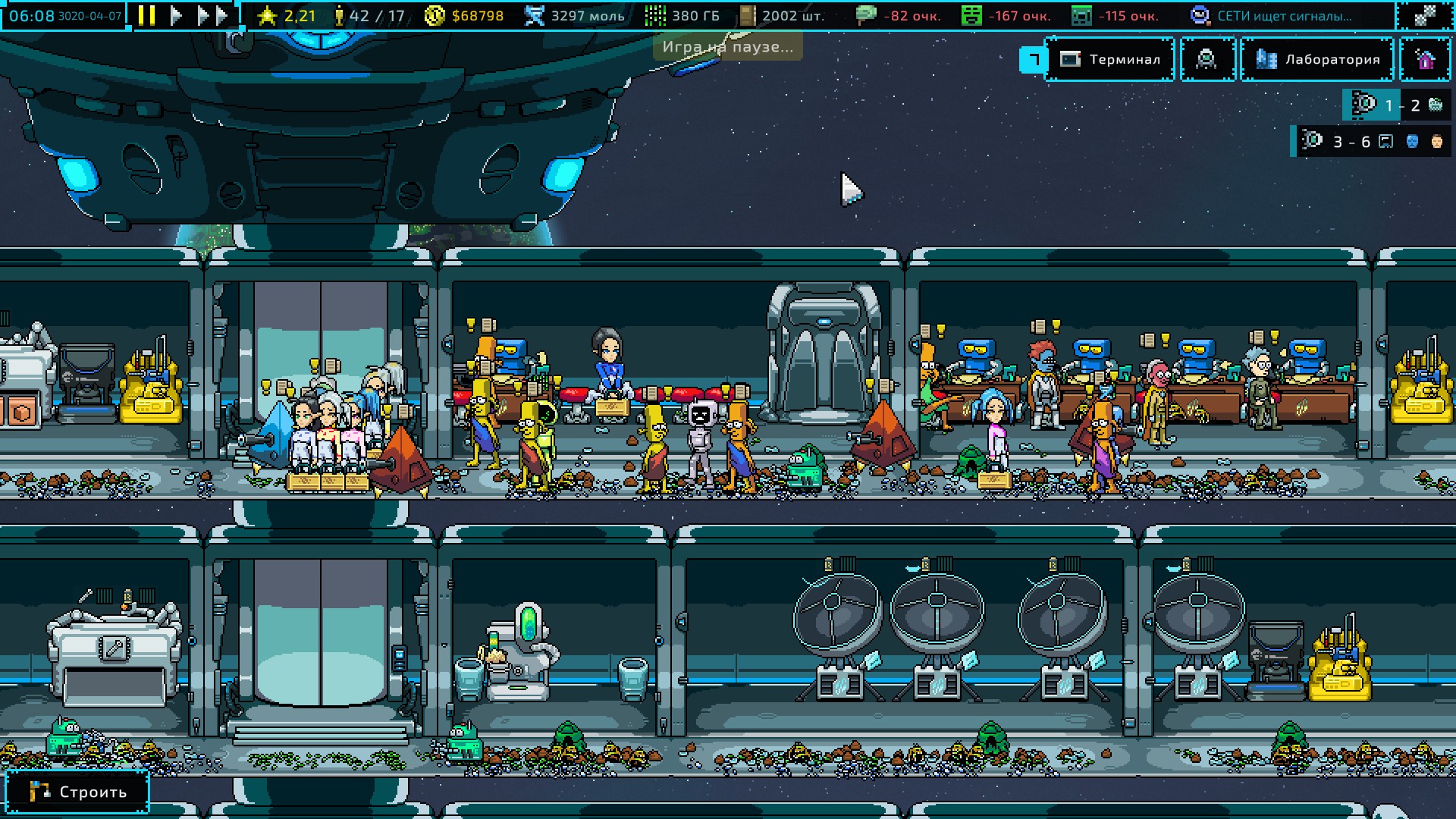
Task: Set game speed to fast forward
Action: click(212, 15)
